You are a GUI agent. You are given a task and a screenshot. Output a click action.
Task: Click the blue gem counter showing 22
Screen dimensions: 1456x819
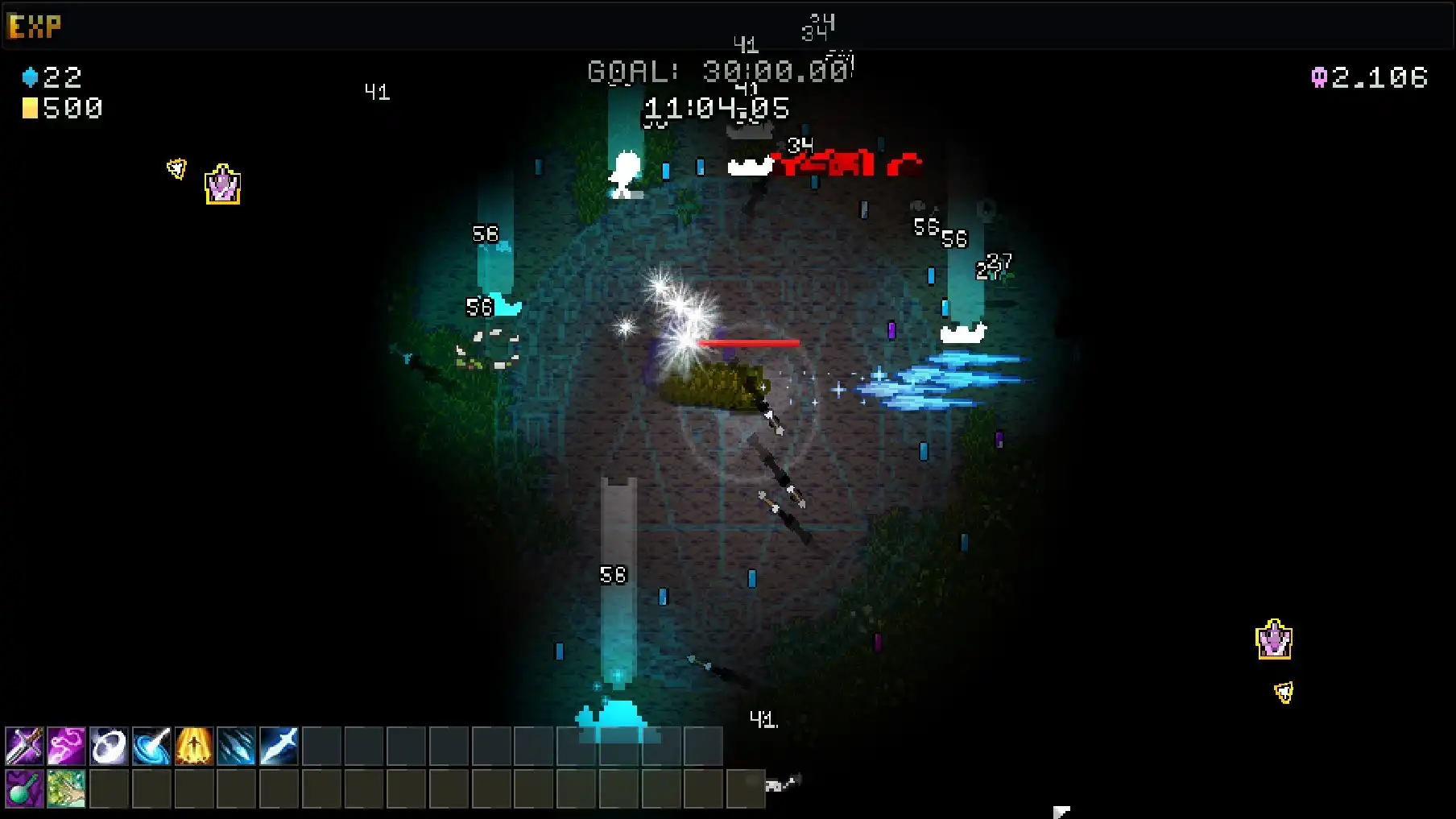click(52, 77)
